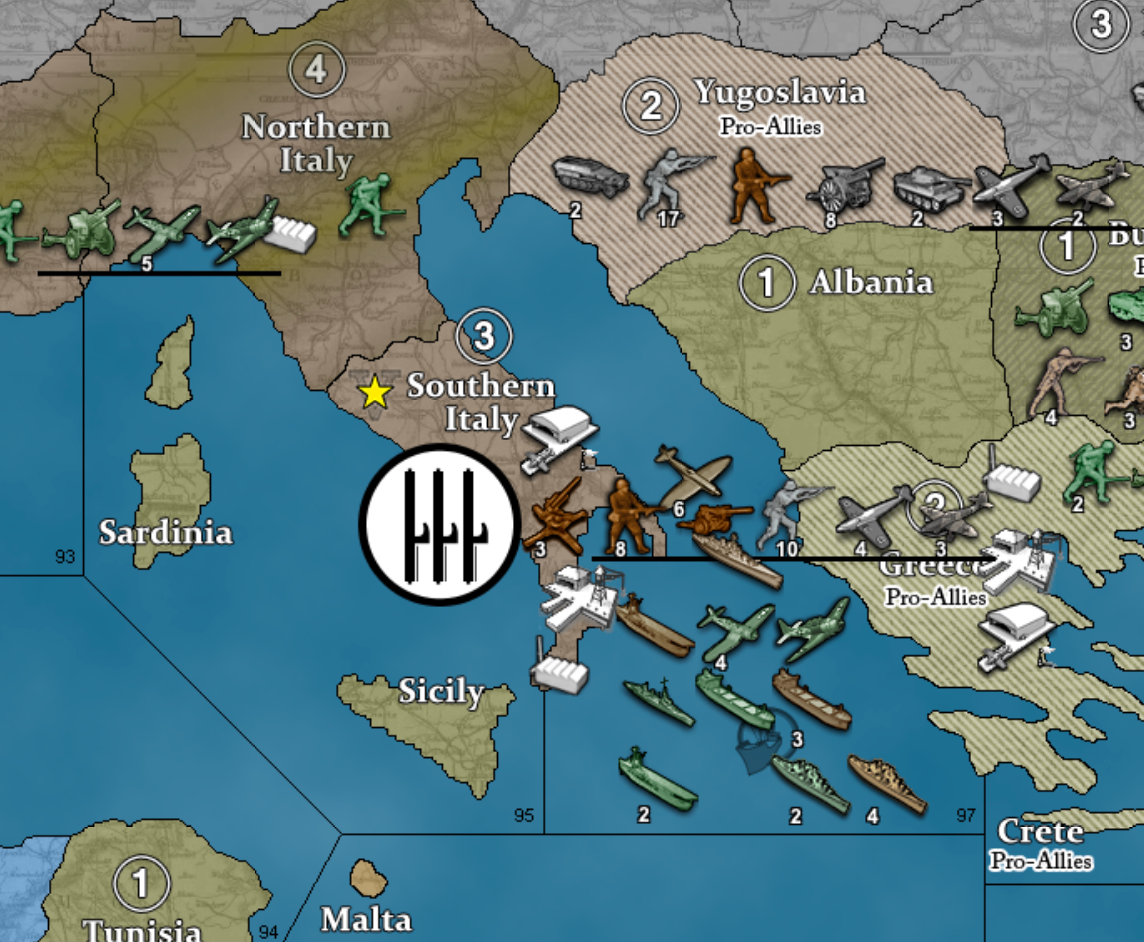
Task: Choose the Sicily island territory
Action: 440,690
